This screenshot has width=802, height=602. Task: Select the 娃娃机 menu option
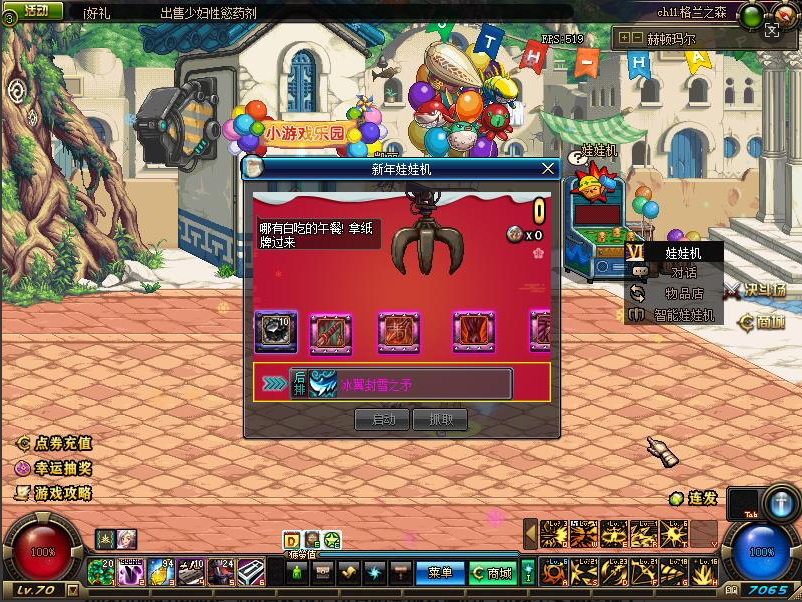(x=683, y=254)
